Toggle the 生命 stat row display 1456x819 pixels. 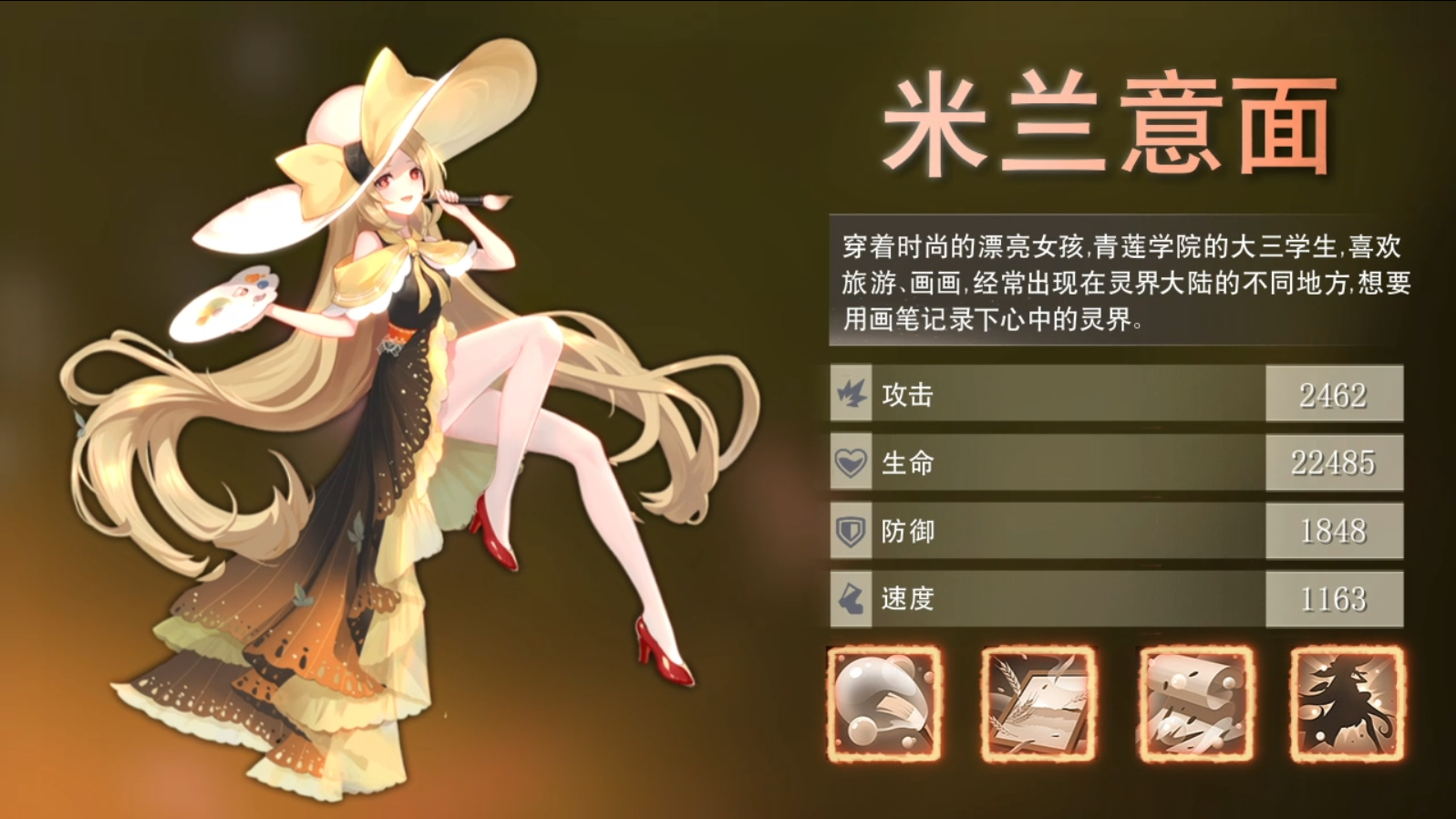pyautogui.click(x=1048, y=462)
